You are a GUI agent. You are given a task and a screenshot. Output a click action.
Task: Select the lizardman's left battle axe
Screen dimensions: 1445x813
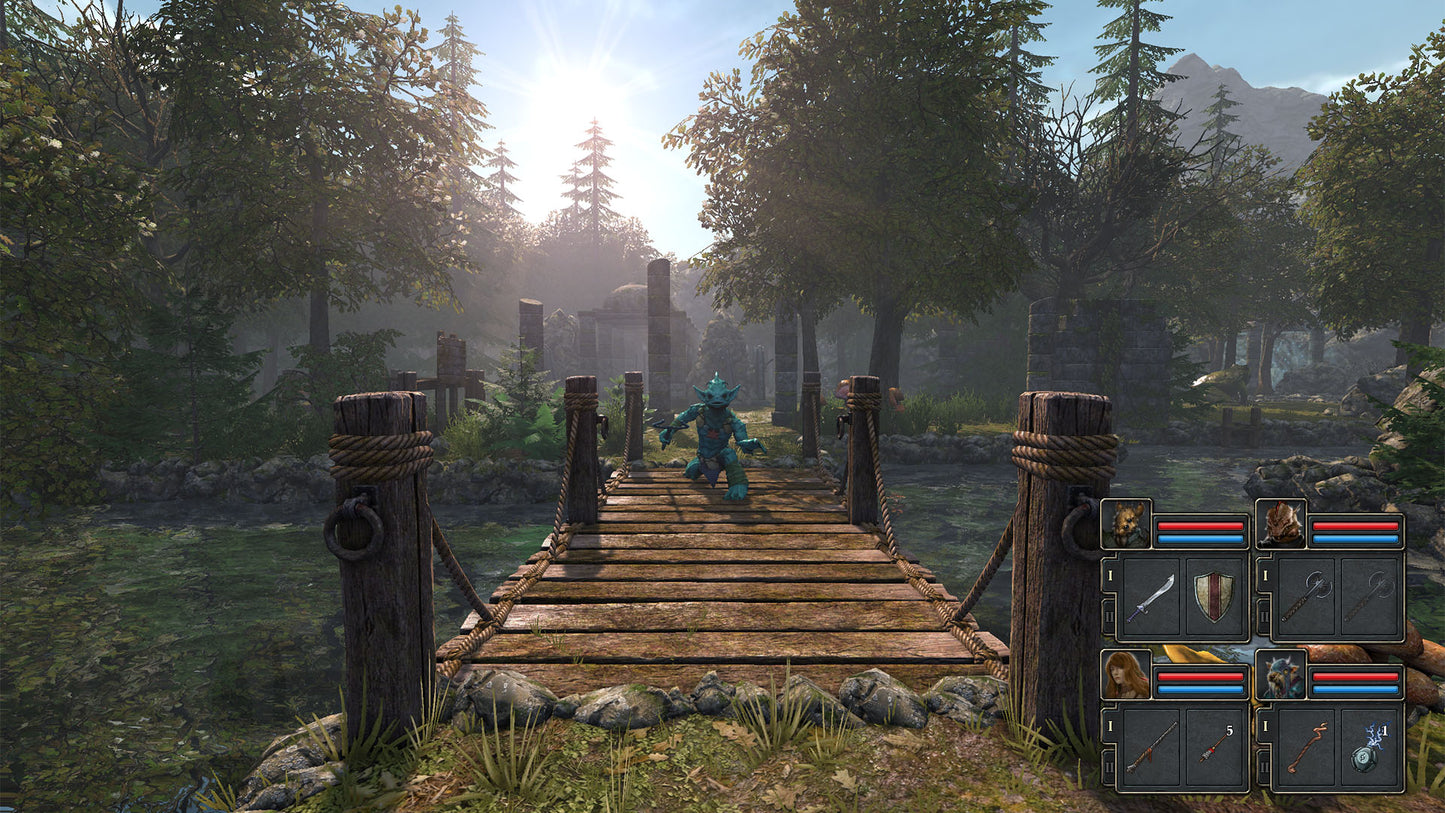1305,595
